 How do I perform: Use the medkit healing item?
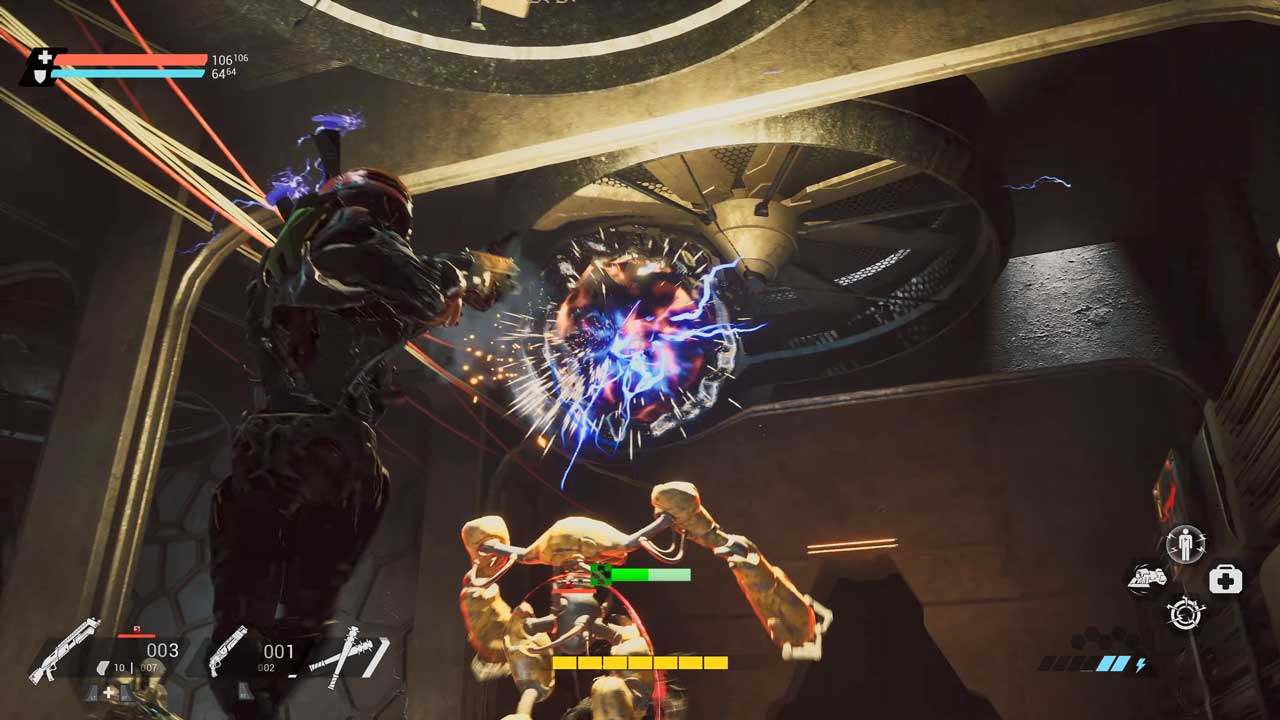click(x=1225, y=579)
